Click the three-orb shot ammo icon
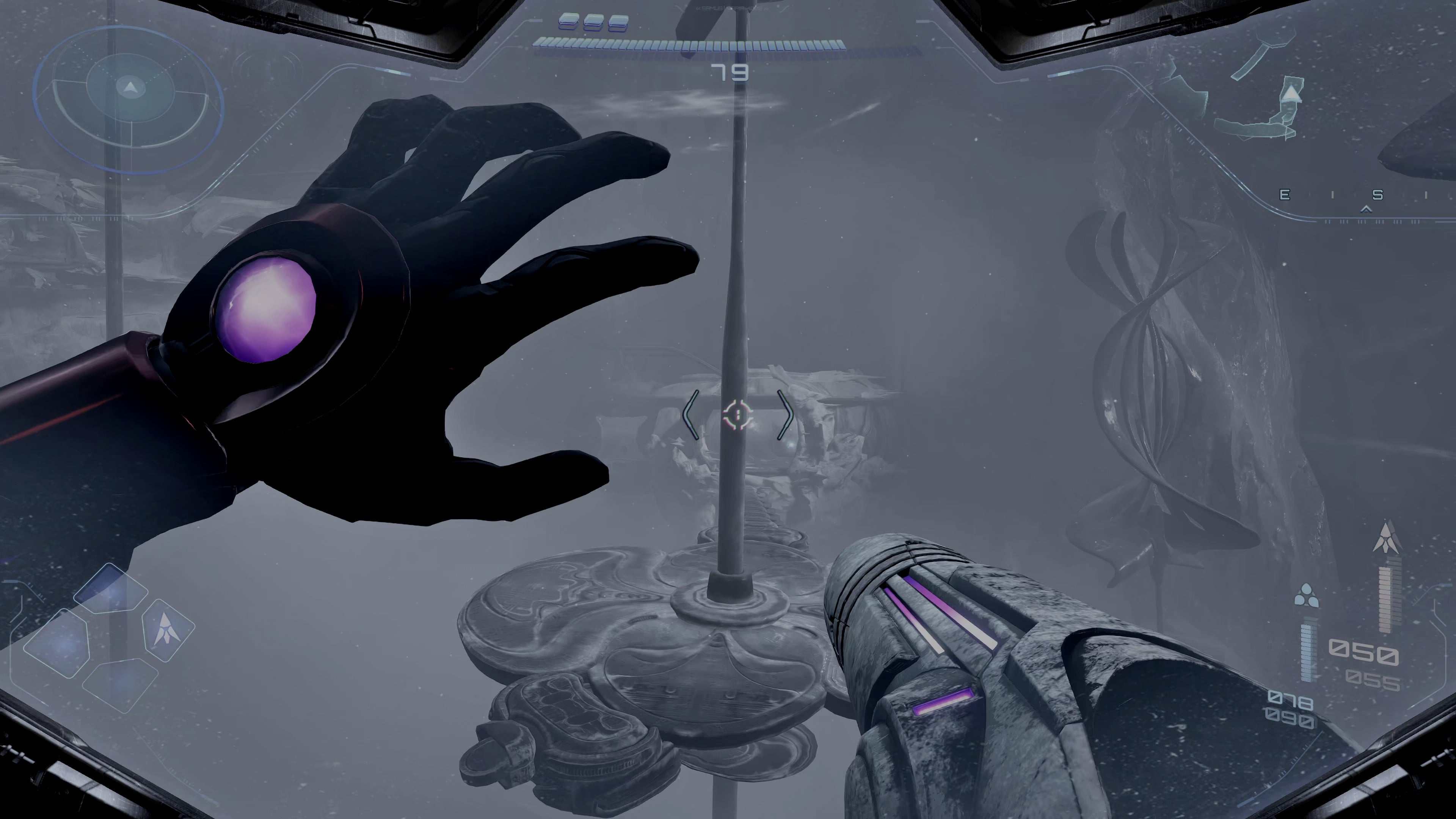Viewport: 1456px width, 819px height. point(1305,596)
